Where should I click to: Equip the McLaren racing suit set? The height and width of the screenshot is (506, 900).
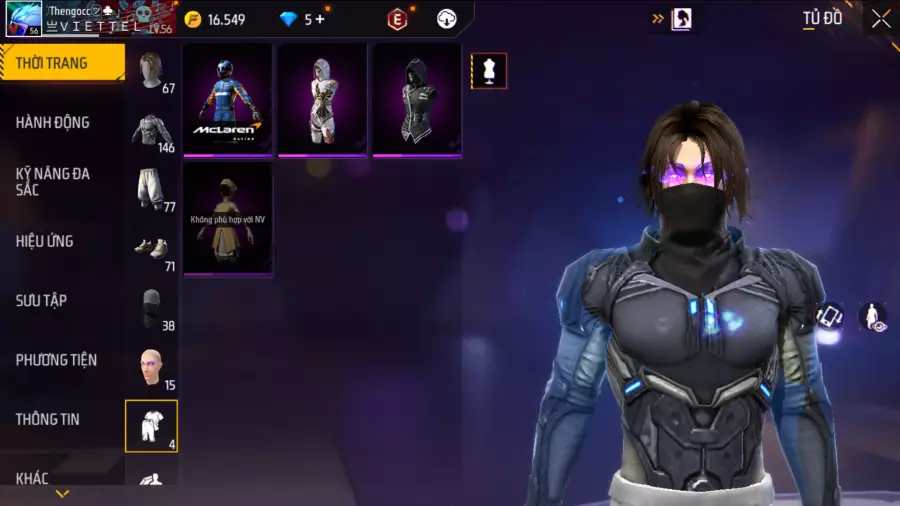(228, 100)
